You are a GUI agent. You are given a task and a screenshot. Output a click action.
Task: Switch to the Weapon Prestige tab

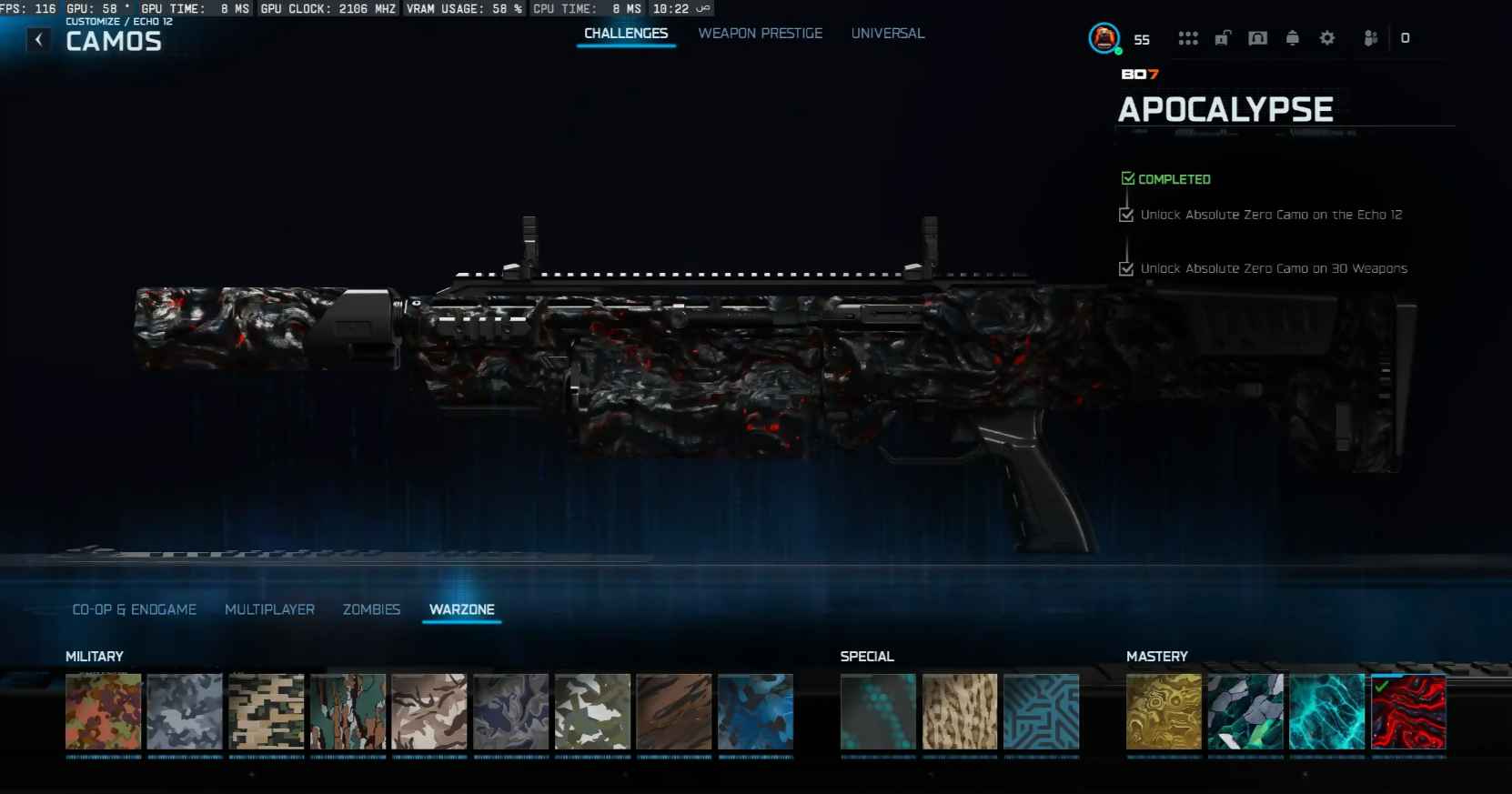click(x=760, y=34)
